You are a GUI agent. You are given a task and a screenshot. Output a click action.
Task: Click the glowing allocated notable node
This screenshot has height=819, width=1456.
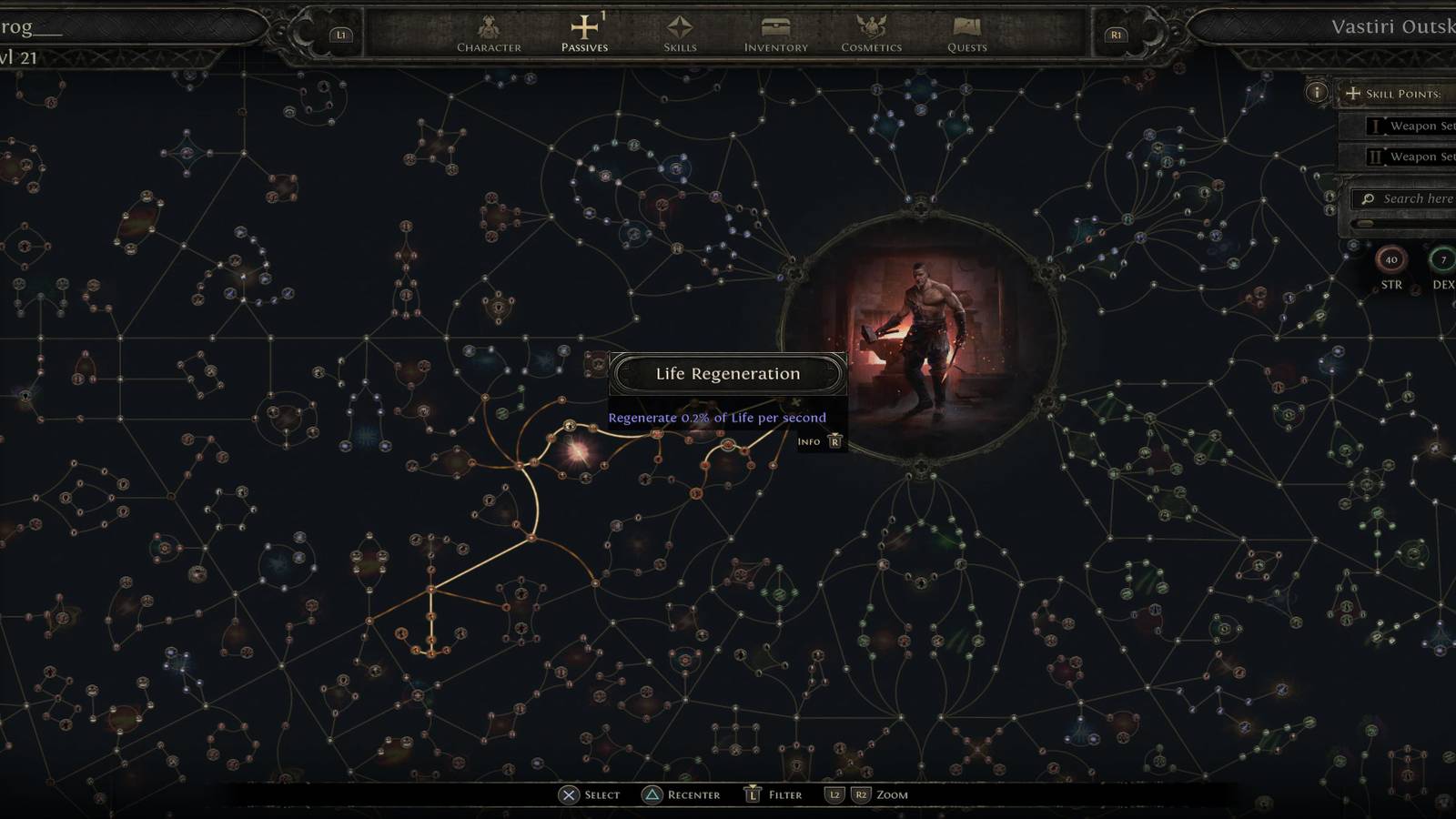[581, 450]
